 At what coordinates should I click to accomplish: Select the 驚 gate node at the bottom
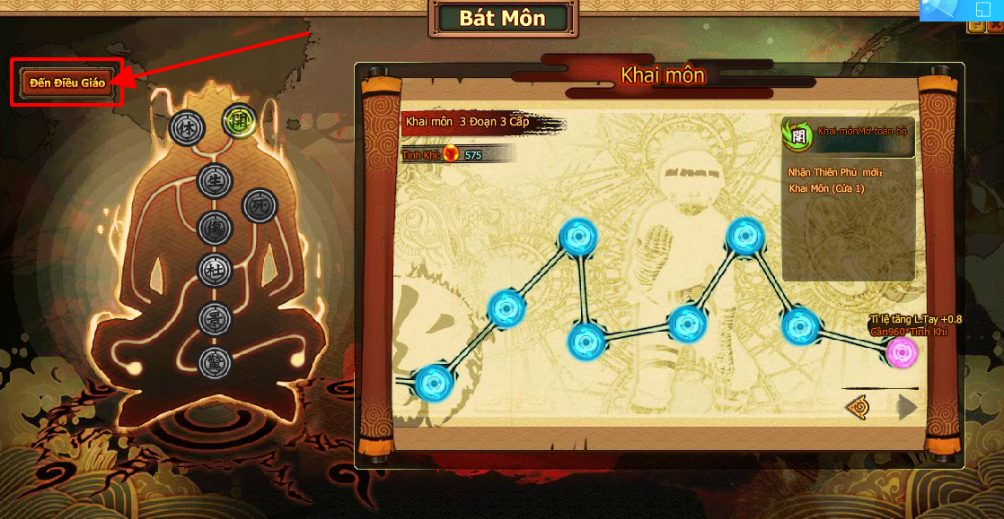click(214, 362)
